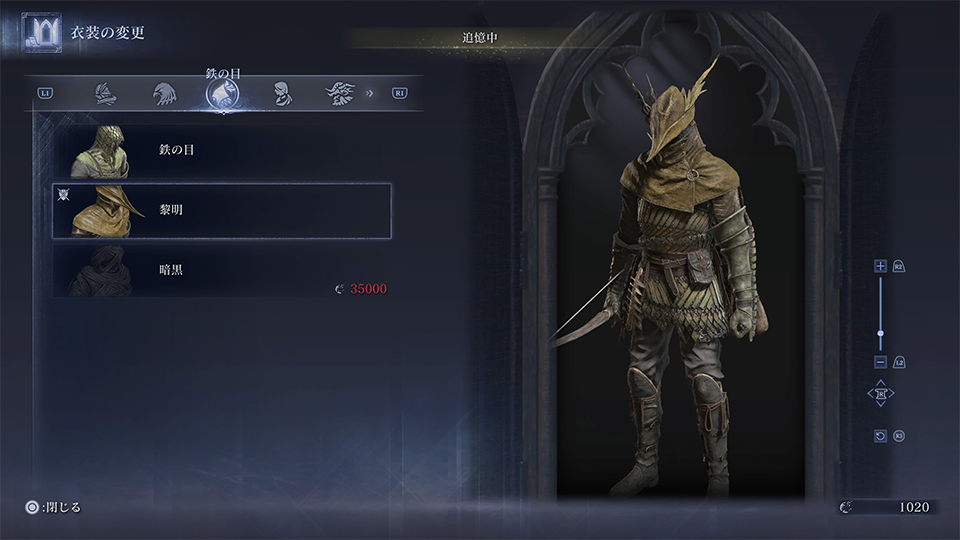Image resolution: width=960 pixels, height=540 pixels.
Task: Choose the 黎明 costume
Action: tap(222, 211)
